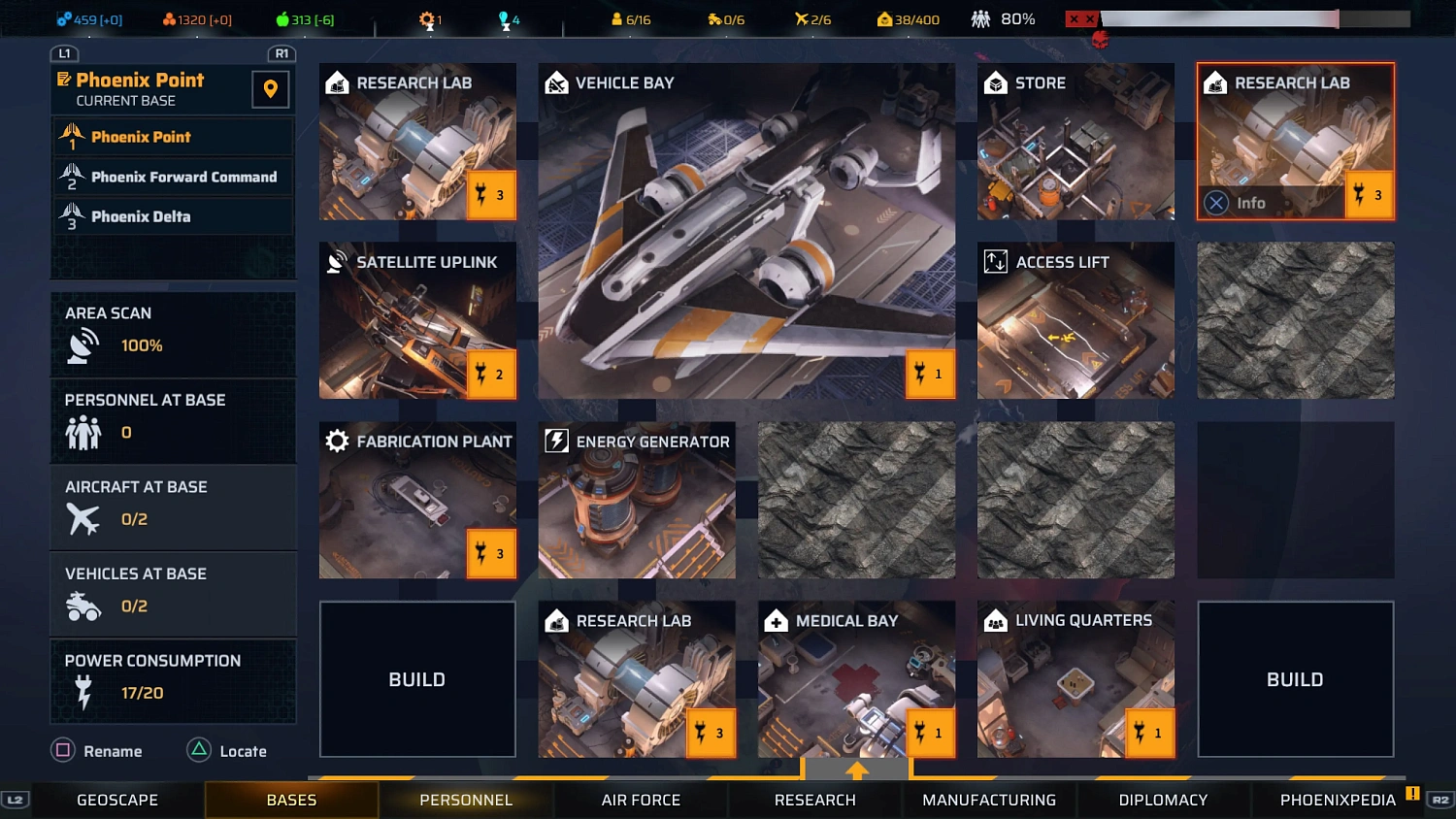The height and width of the screenshot is (819, 1456).
Task: Click the Fabrication Plant gear icon
Action: pyautogui.click(x=337, y=441)
